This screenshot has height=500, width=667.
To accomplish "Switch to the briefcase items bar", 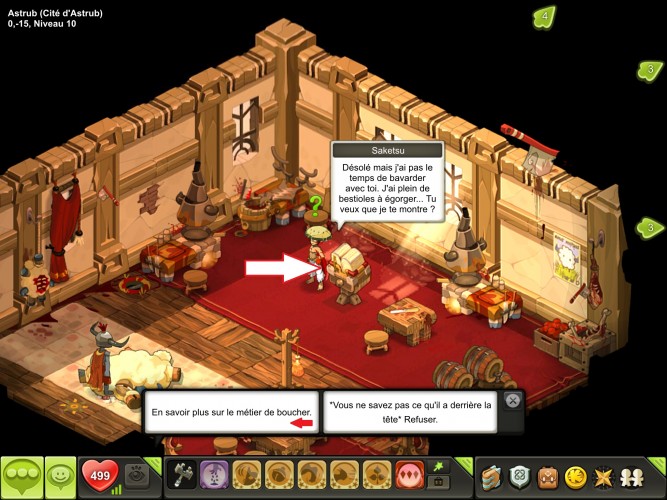I will coord(437,483).
